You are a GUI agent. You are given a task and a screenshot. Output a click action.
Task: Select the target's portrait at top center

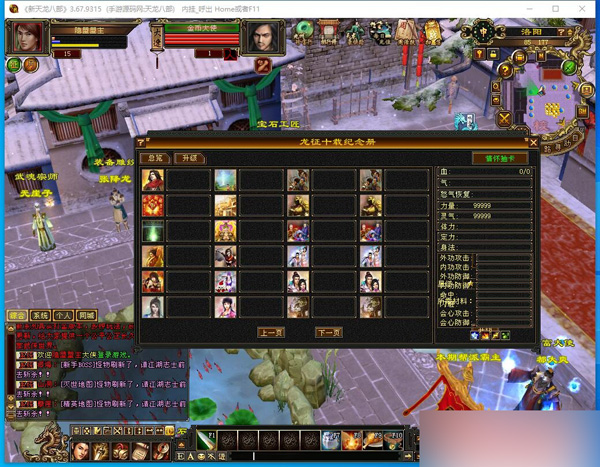[263, 39]
